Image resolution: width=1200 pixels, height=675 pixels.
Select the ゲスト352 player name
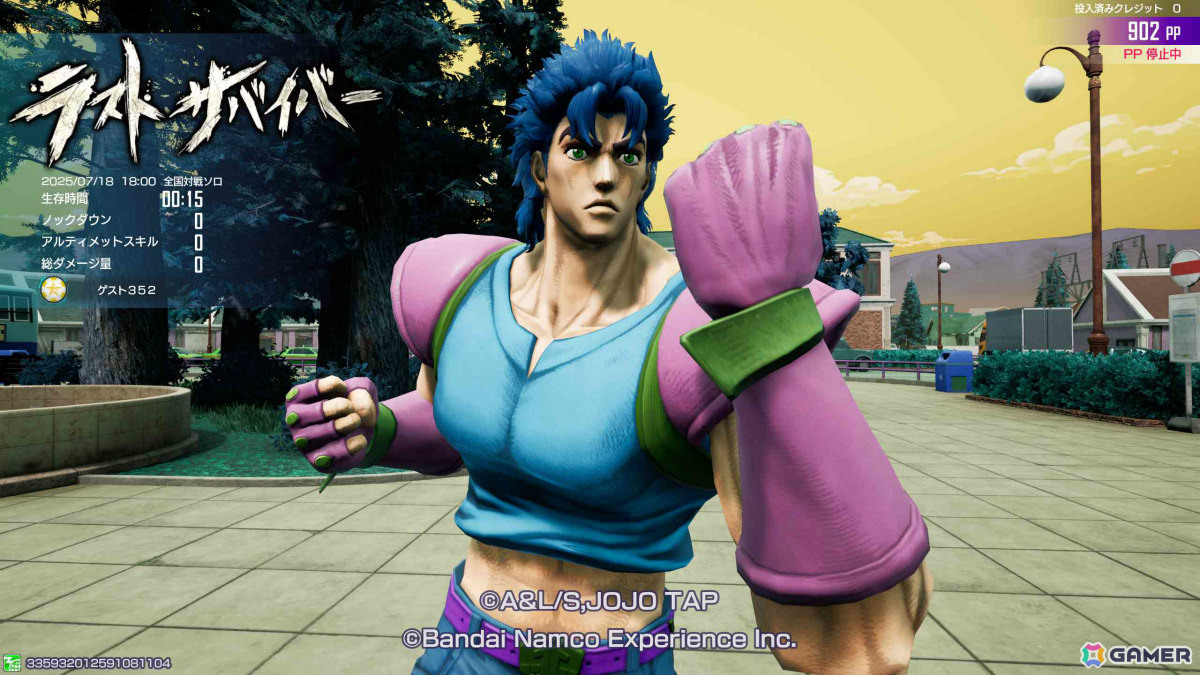tap(127, 291)
